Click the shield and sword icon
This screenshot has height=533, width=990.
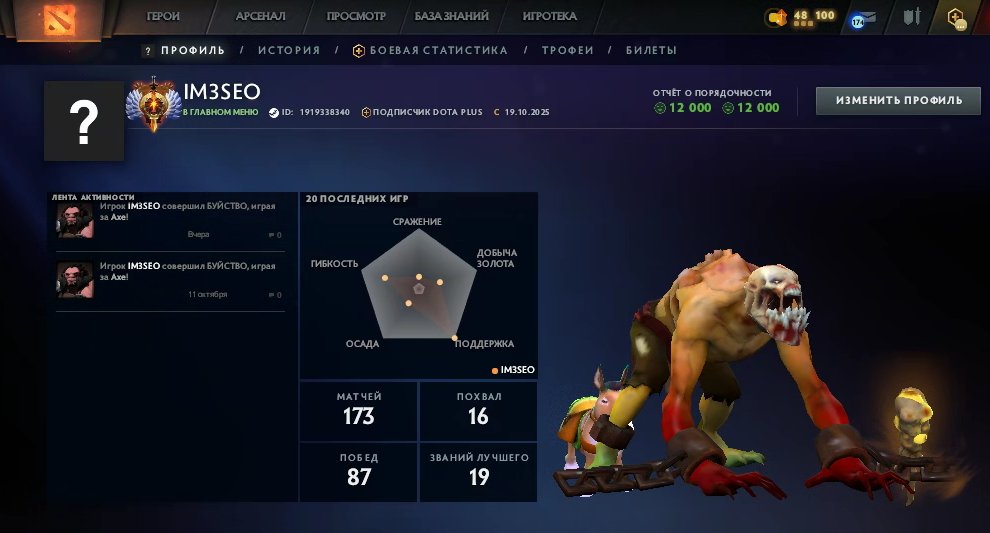(910, 18)
